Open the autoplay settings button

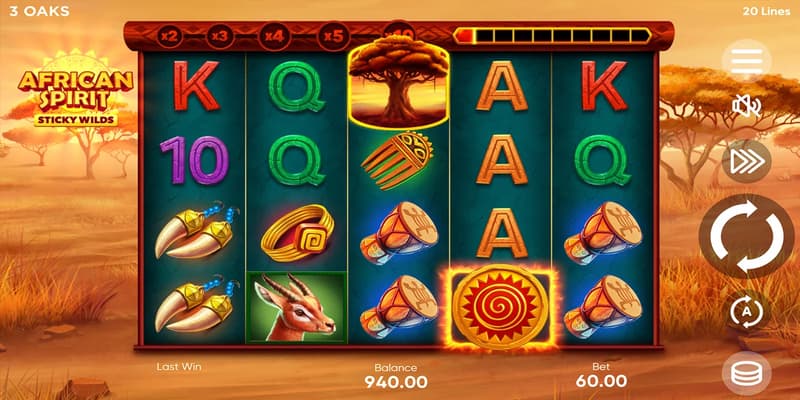click(747, 311)
